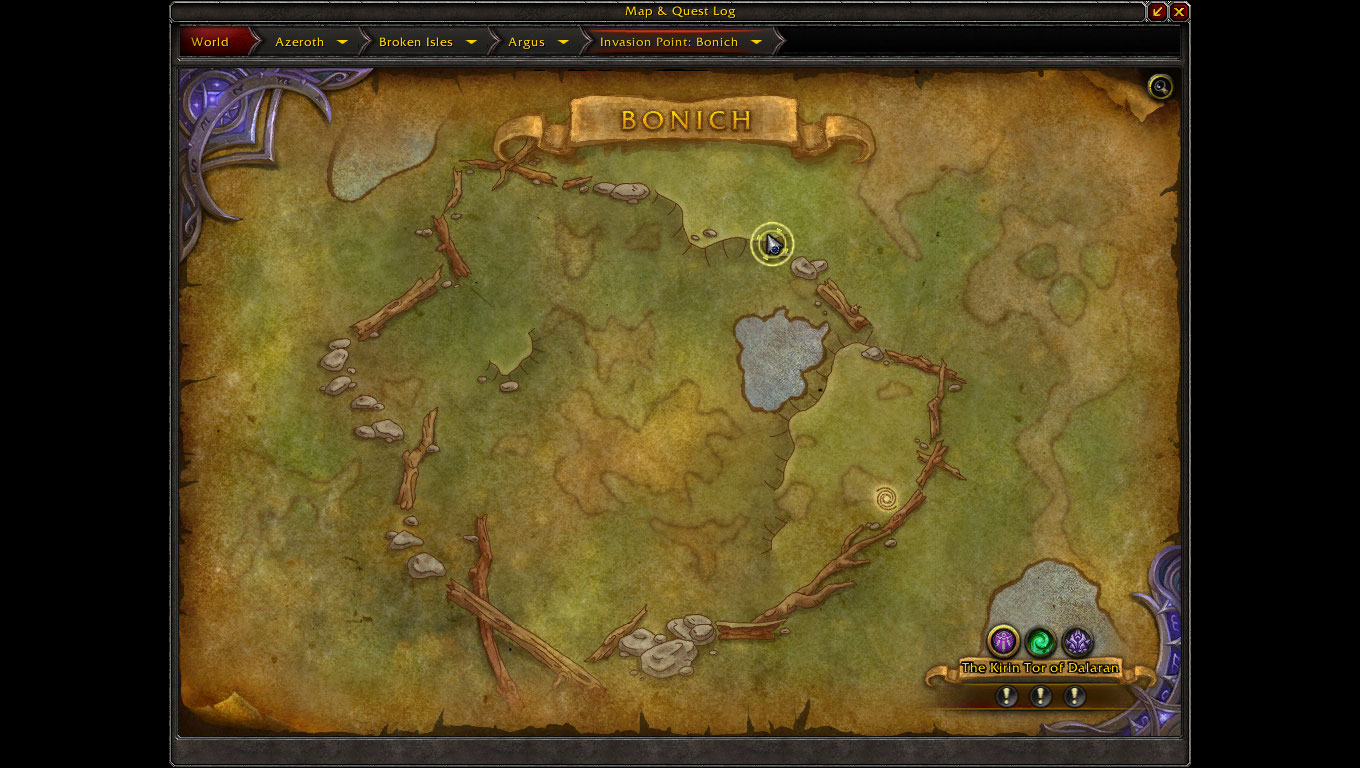Image resolution: width=1360 pixels, height=768 pixels.
Task: Select the World breadcrumb tab
Action: click(209, 41)
